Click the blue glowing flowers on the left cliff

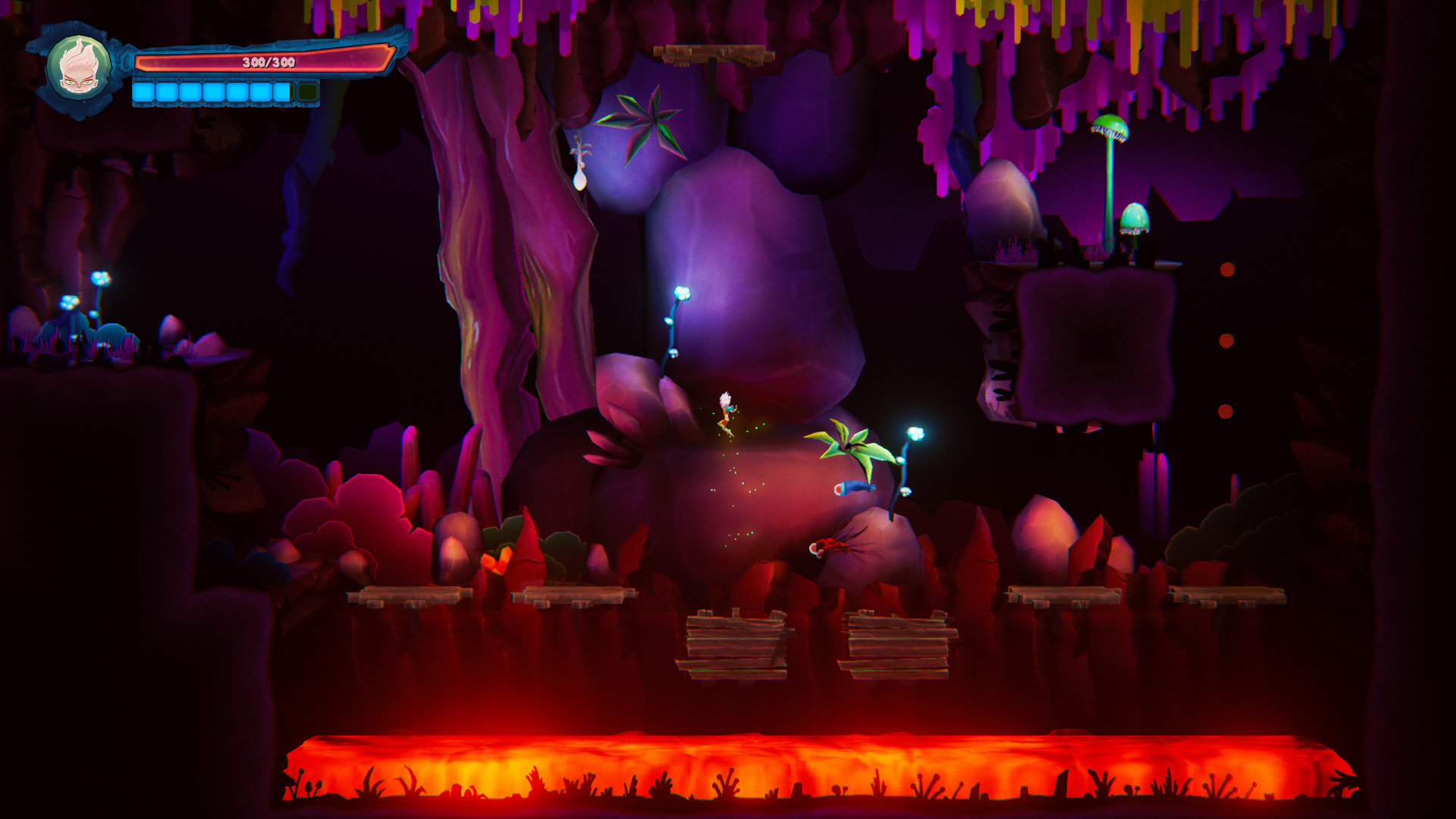pyautogui.click(x=99, y=277)
